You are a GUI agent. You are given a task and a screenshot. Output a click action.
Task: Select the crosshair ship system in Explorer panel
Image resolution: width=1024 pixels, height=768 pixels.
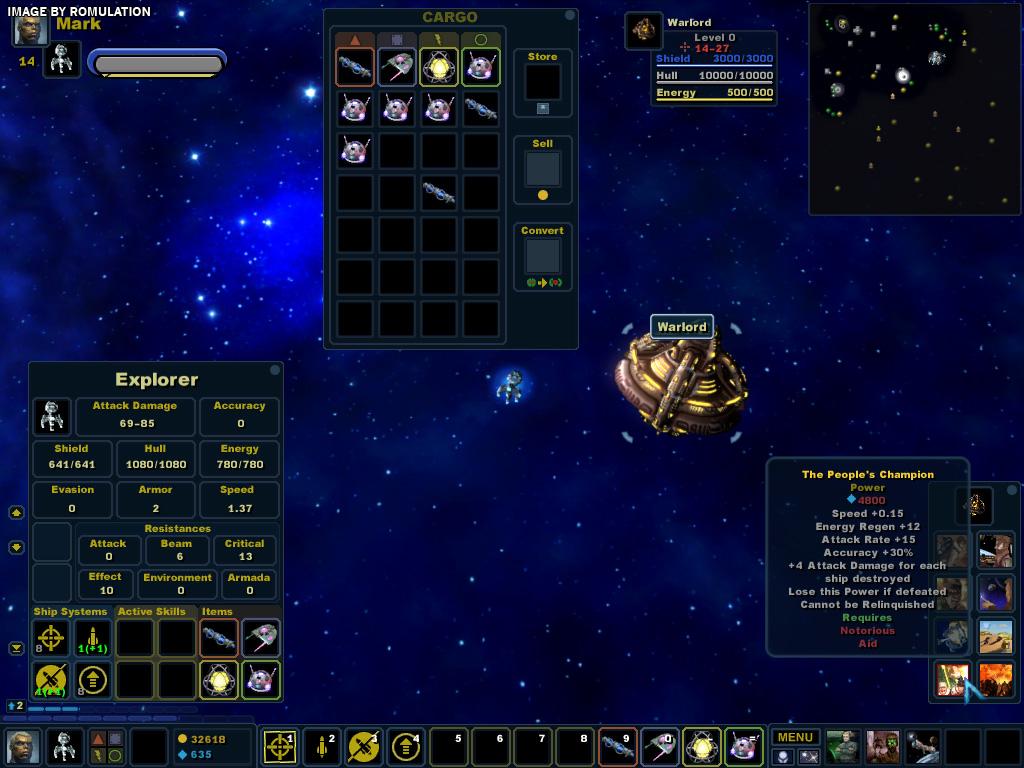pyautogui.click(x=51, y=638)
